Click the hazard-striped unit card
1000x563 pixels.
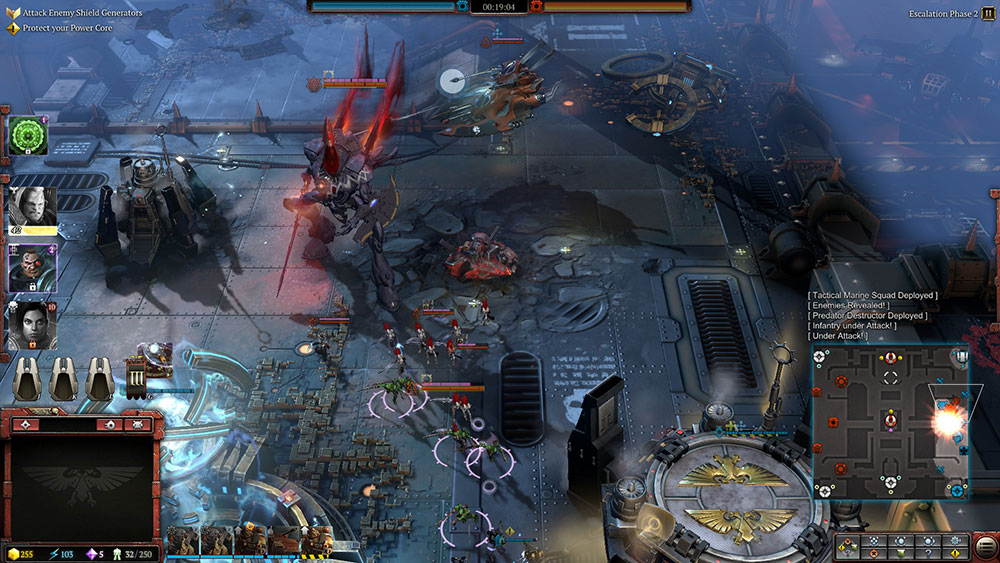click(x=317, y=541)
